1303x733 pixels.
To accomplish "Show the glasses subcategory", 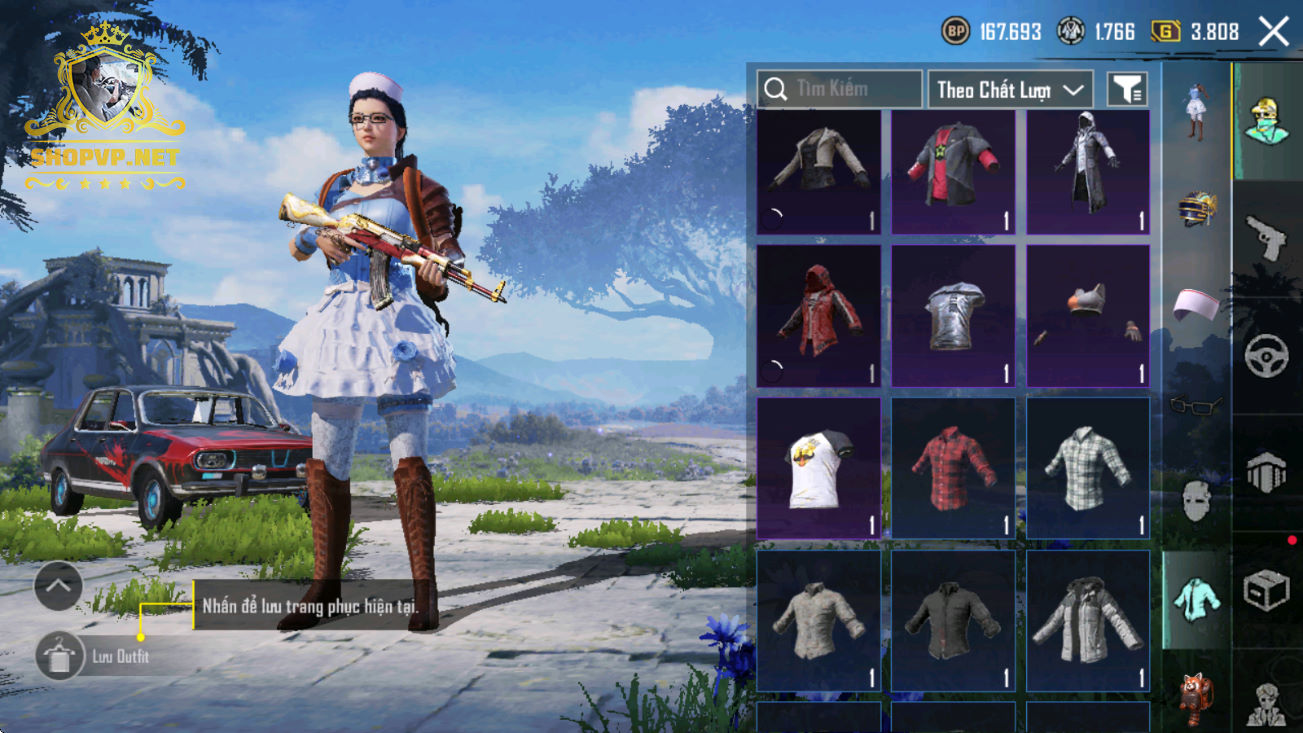I will (1196, 404).
